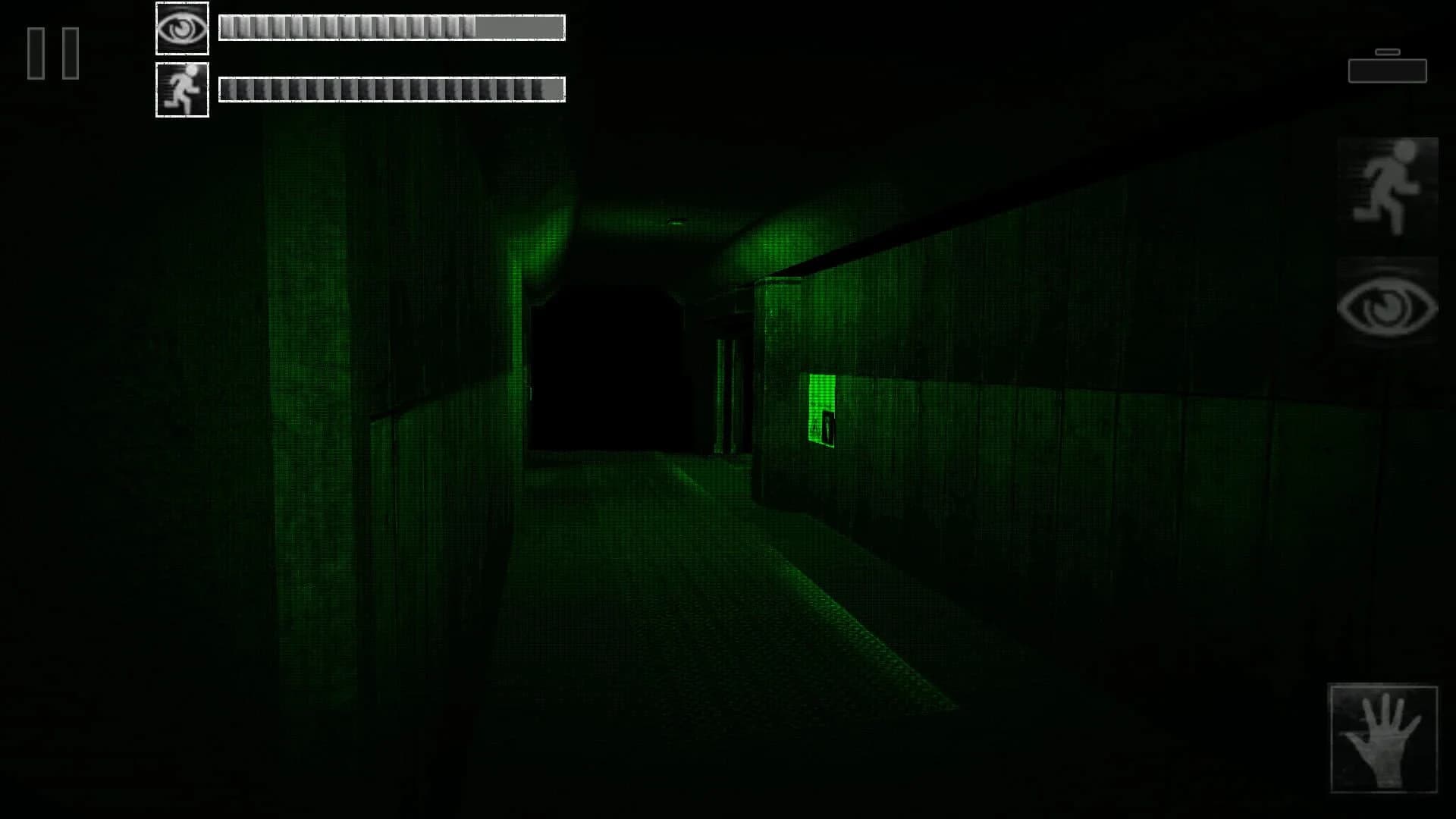Image resolution: width=1456 pixels, height=819 pixels.
Task: Select the glowing sign on the right wall
Action: click(823, 413)
